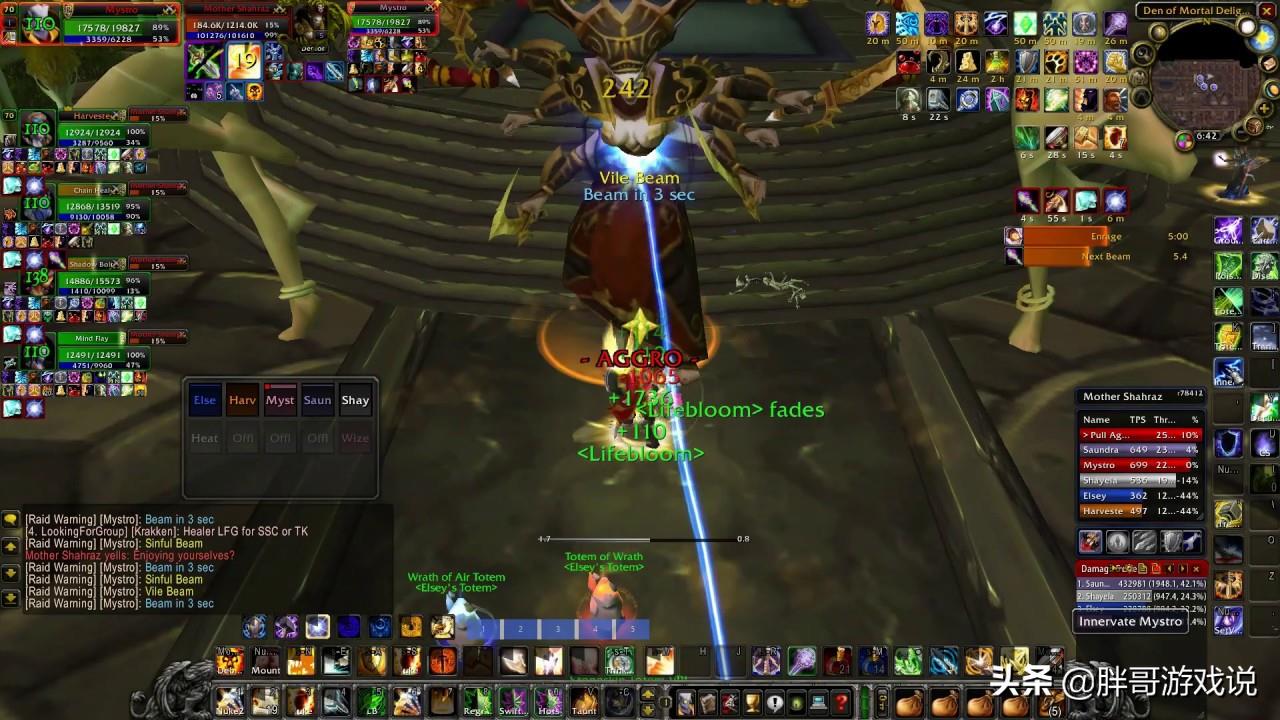Use the Mount action bar button

pyautogui.click(x=266, y=661)
